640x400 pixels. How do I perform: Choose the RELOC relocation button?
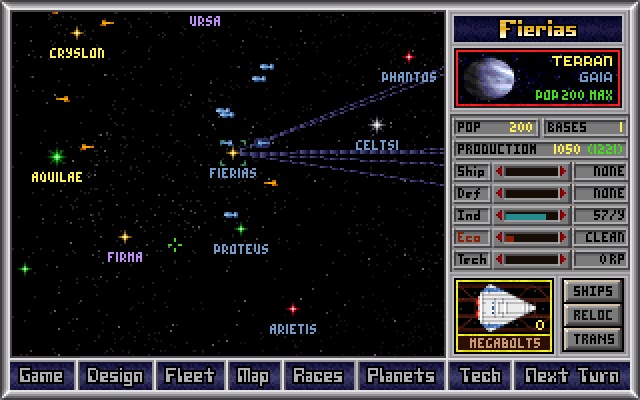coord(593,315)
